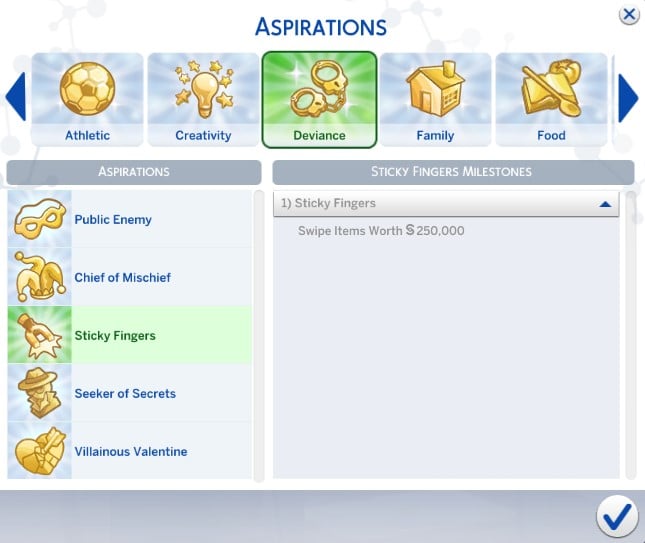
Task: Pick the Public Enemy aspiration
Action: click(130, 220)
